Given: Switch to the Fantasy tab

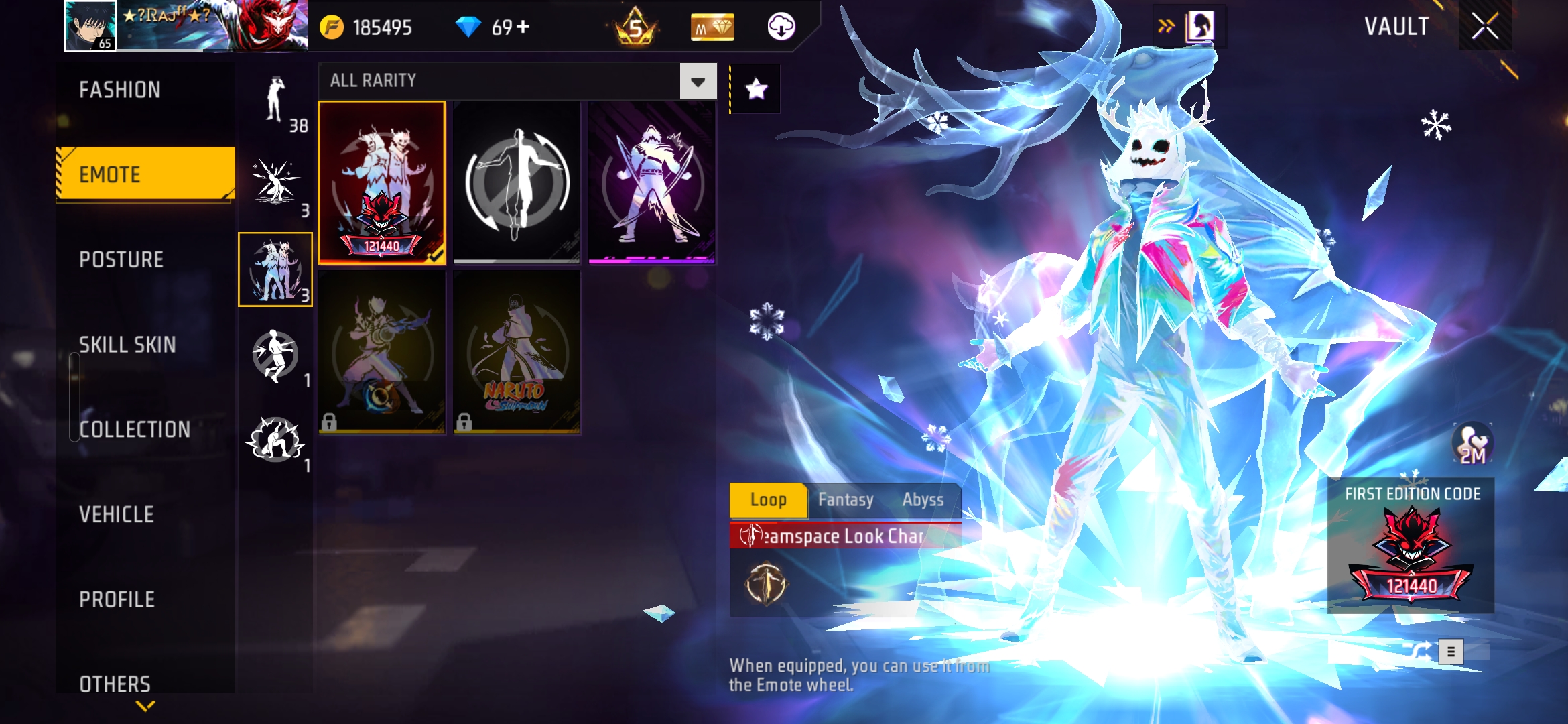Looking at the screenshot, I should pos(846,500).
